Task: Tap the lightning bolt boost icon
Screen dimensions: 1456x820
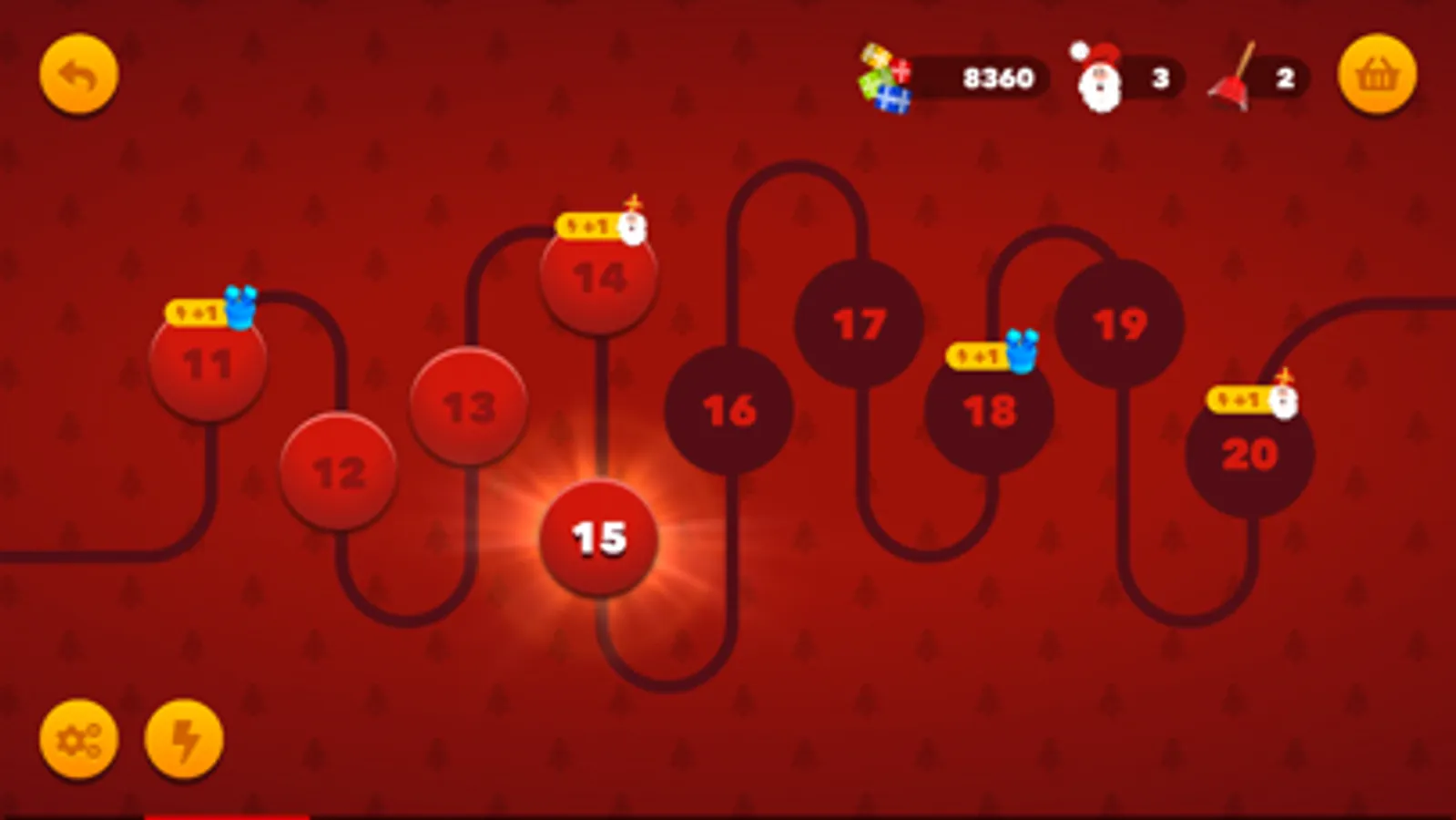Action: point(184,741)
